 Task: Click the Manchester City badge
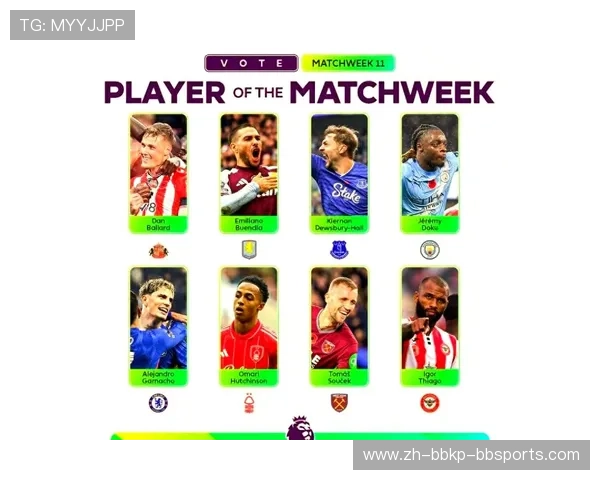[430, 250]
